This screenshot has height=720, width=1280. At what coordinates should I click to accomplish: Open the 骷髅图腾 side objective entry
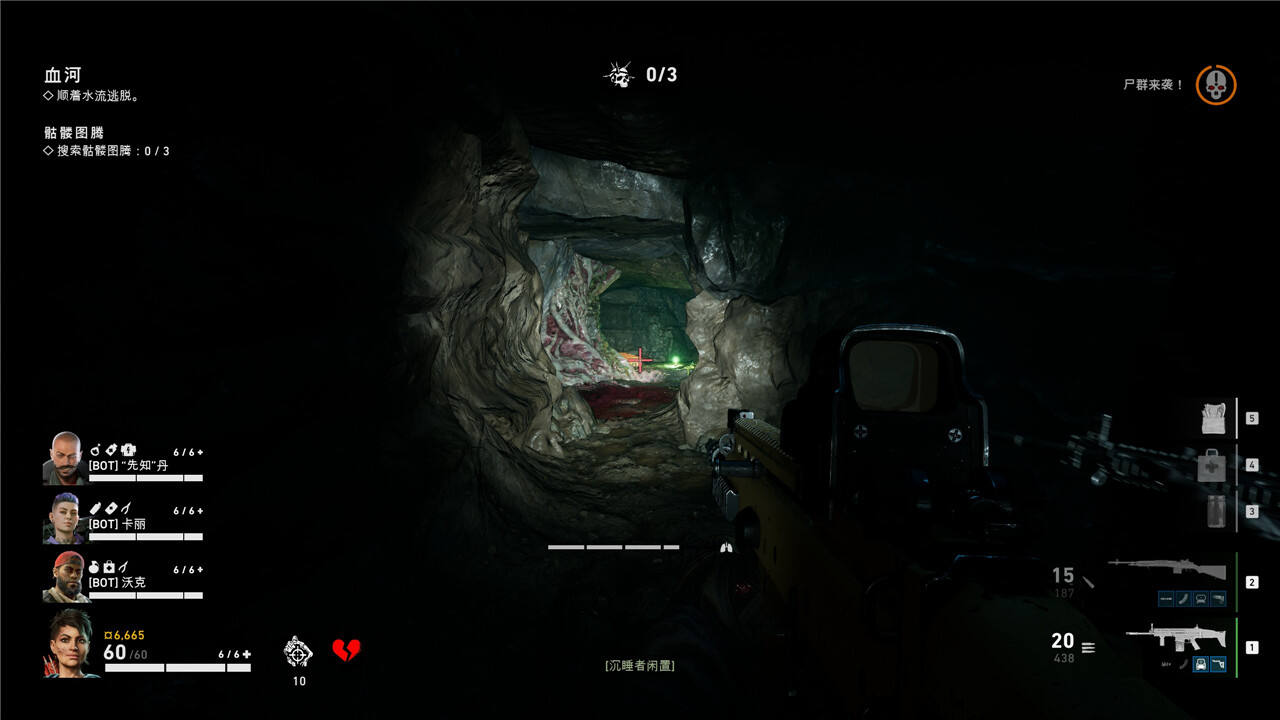[74, 132]
